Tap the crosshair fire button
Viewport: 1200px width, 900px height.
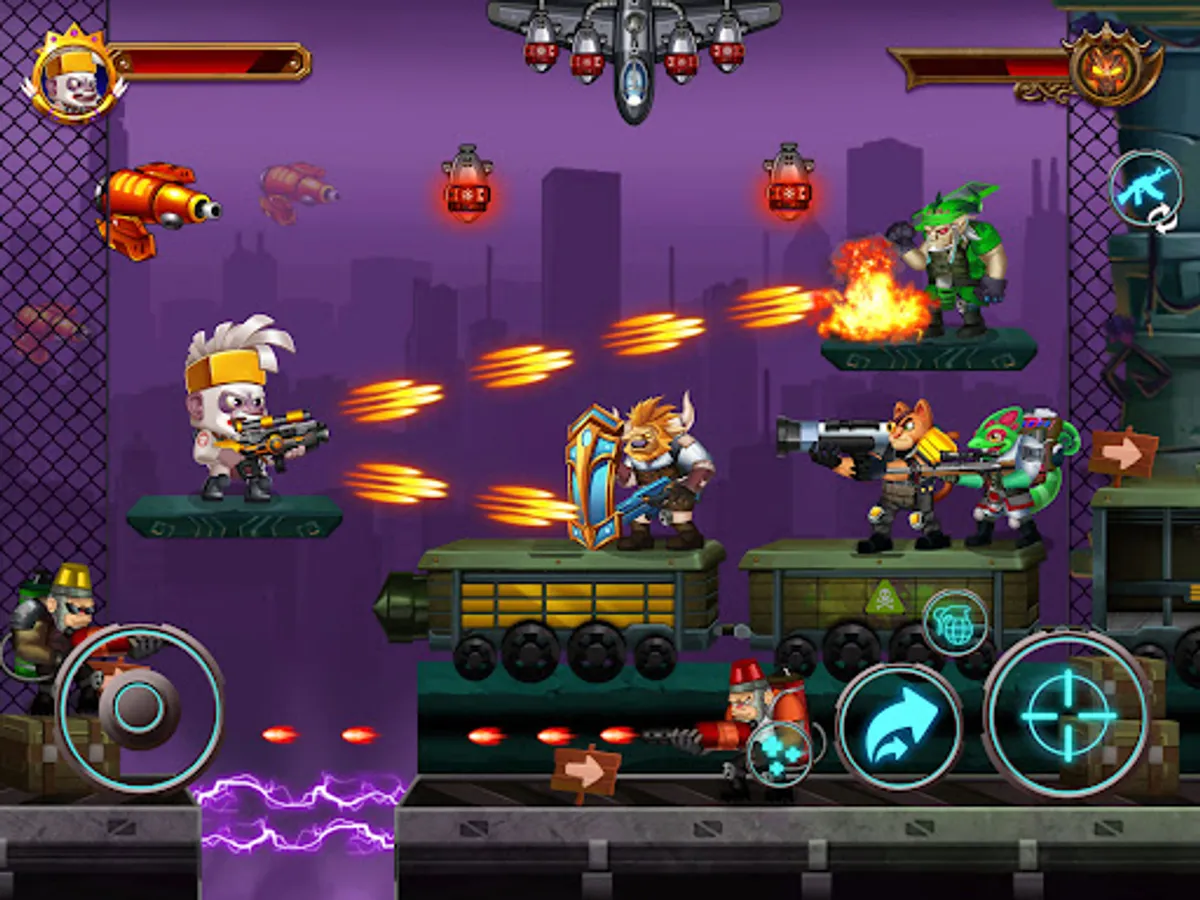click(x=1068, y=715)
